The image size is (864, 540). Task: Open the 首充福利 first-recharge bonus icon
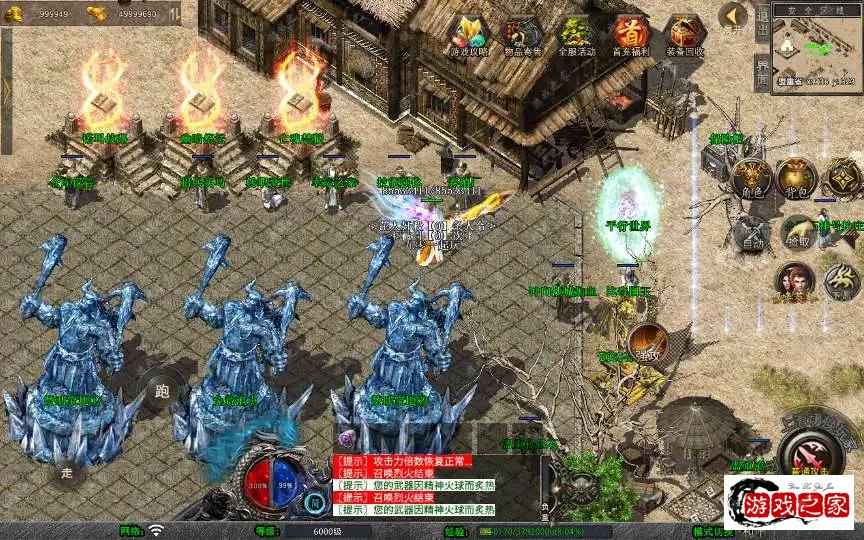coord(630,36)
